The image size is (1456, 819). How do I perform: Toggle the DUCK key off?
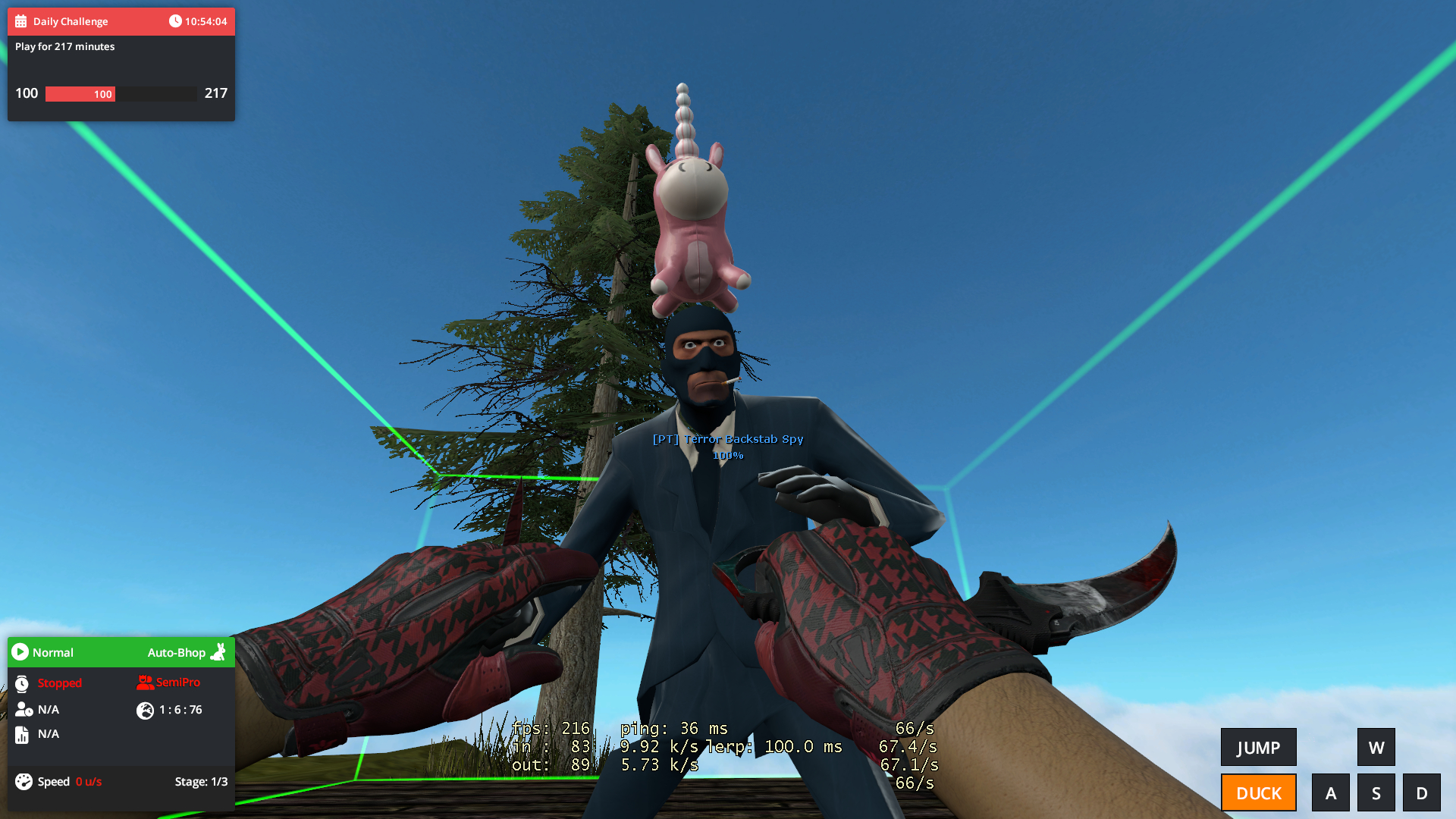pyautogui.click(x=1258, y=792)
